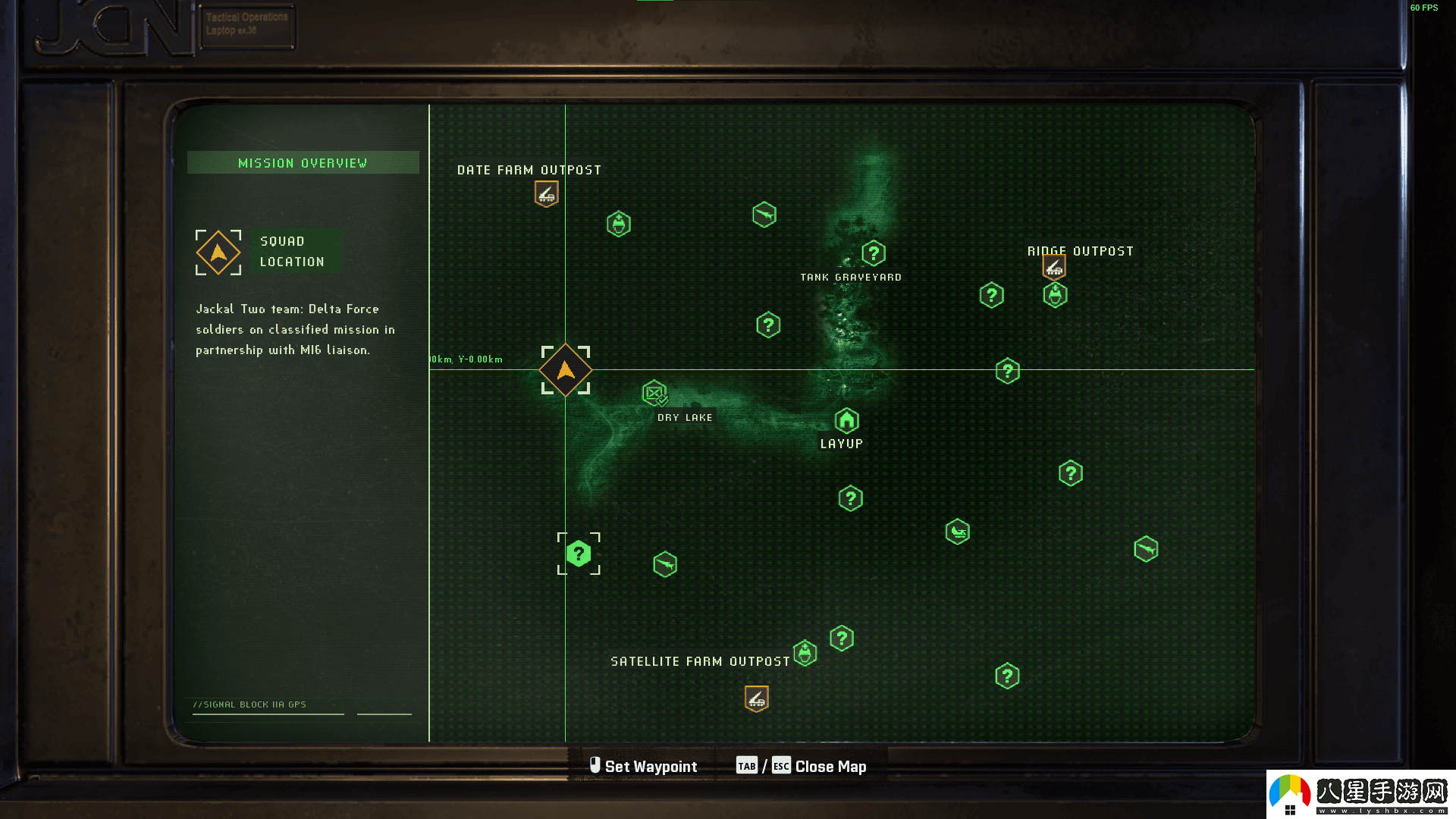Image resolution: width=1456 pixels, height=819 pixels.
Task: Choose the helicopter marker on the map
Action: (958, 532)
